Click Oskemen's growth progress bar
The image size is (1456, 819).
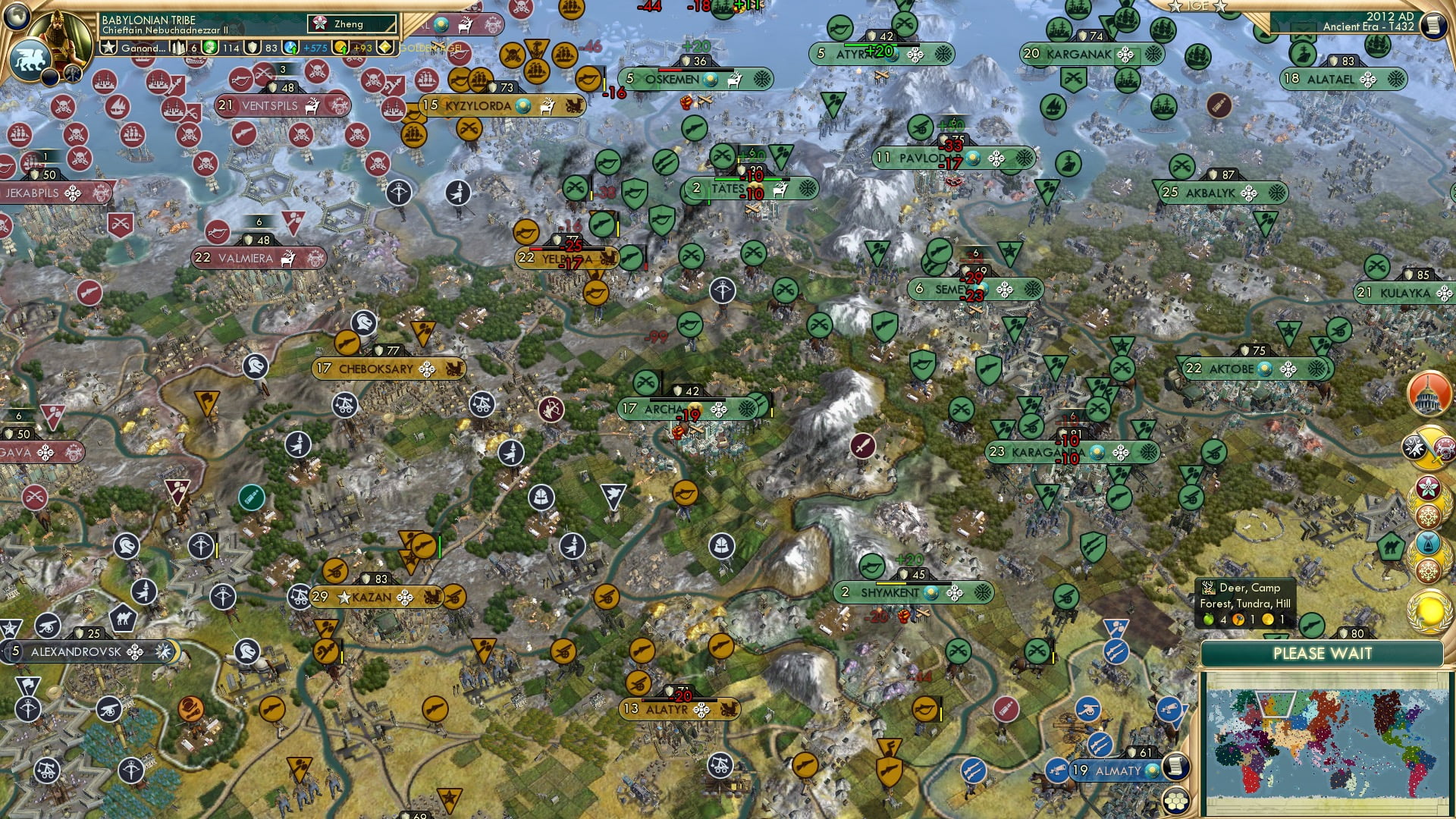coord(695,70)
